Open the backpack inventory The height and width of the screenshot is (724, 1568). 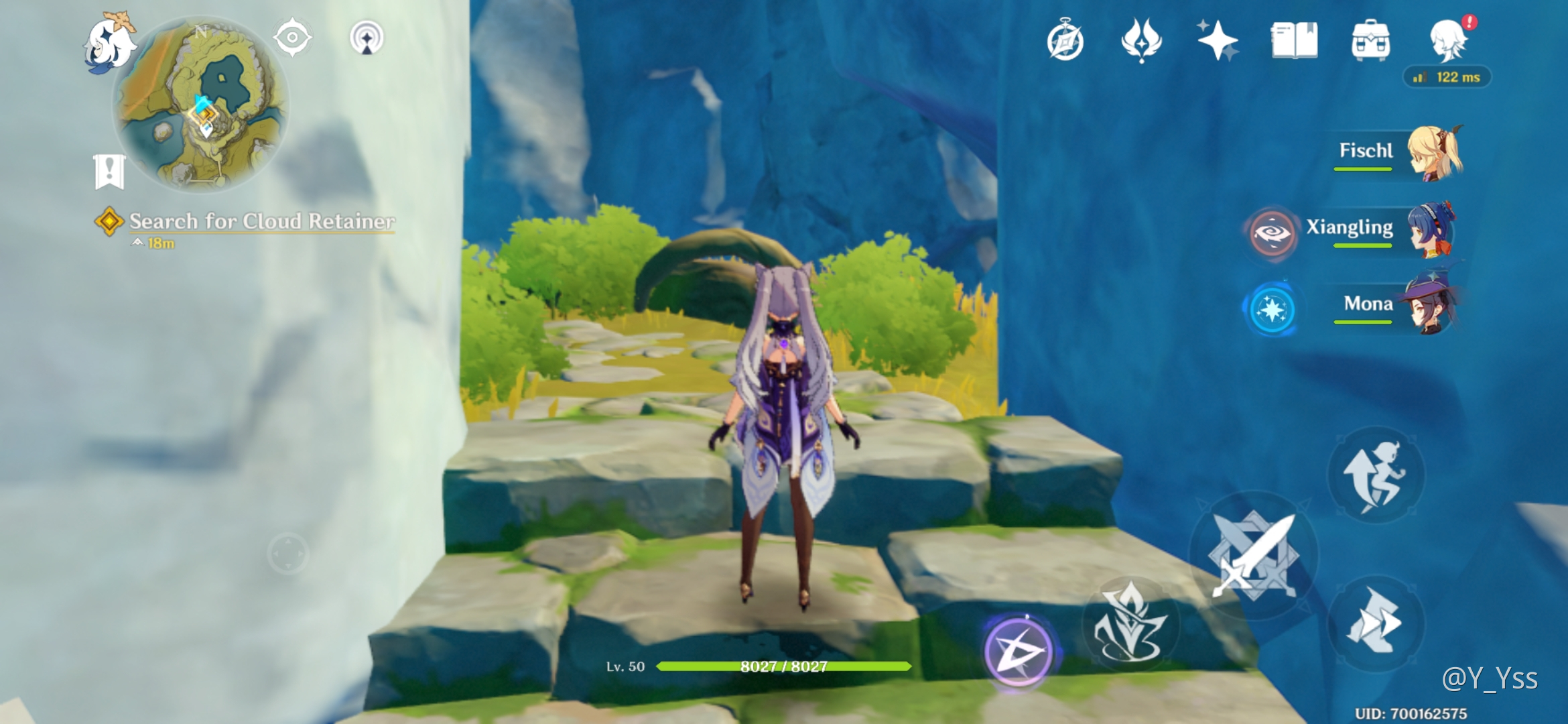click(x=1370, y=40)
